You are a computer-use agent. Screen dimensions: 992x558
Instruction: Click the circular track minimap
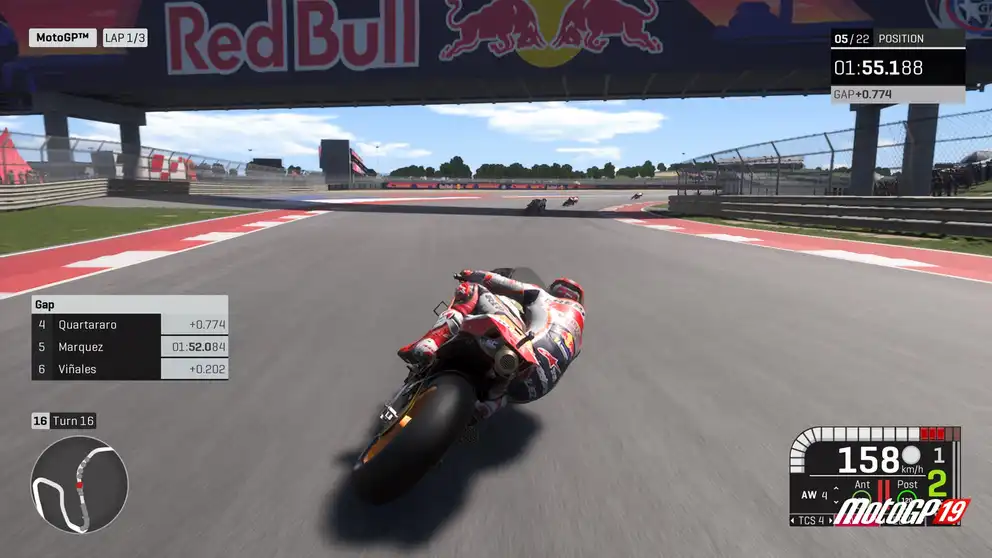pyautogui.click(x=79, y=484)
